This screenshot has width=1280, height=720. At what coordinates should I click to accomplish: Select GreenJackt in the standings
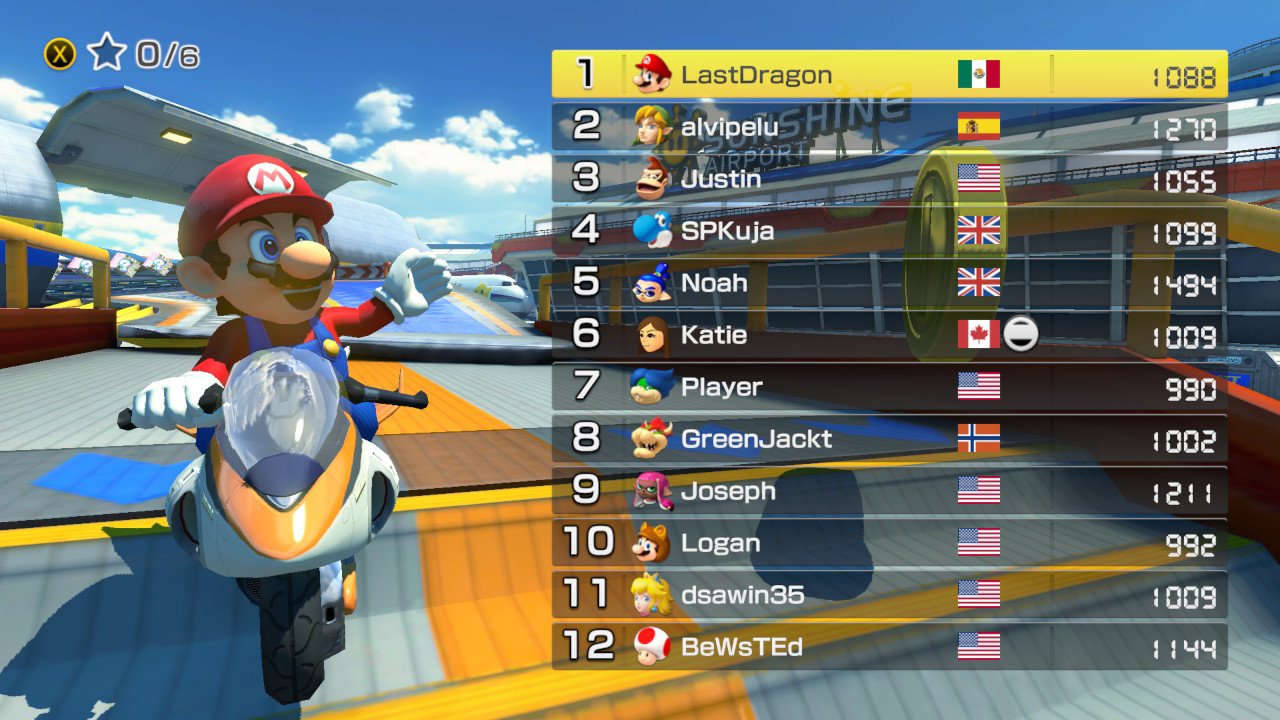click(x=889, y=438)
